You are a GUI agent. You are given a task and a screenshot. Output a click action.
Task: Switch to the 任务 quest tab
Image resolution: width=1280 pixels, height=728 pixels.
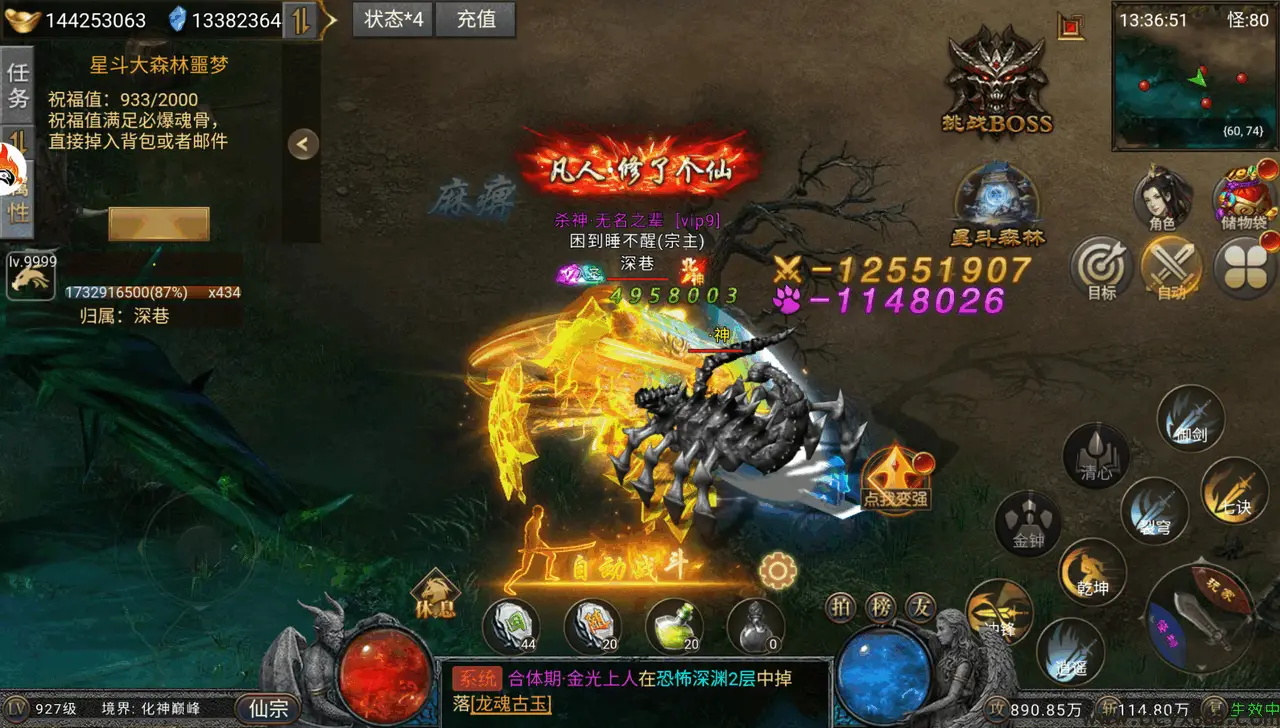17,85
